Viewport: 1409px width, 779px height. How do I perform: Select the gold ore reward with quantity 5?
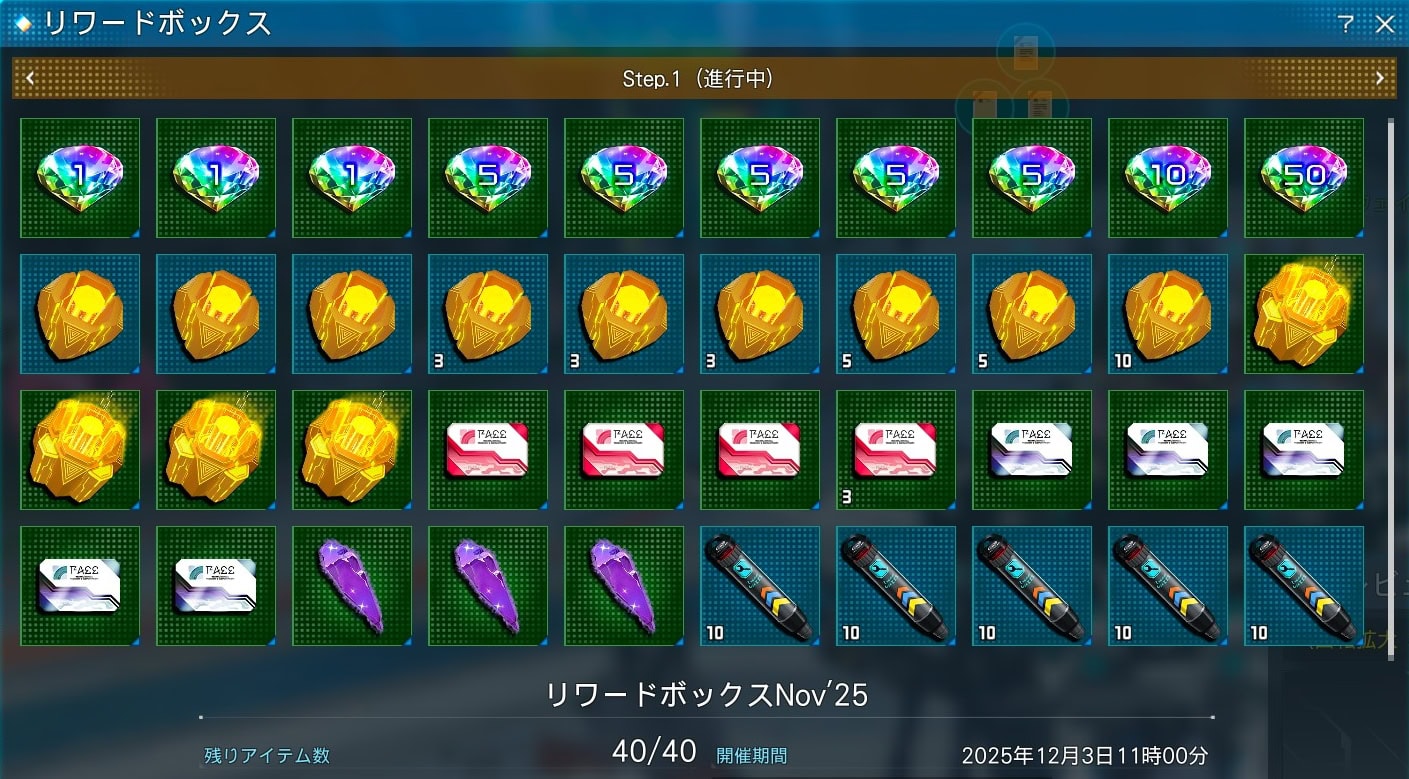click(895, 314)
